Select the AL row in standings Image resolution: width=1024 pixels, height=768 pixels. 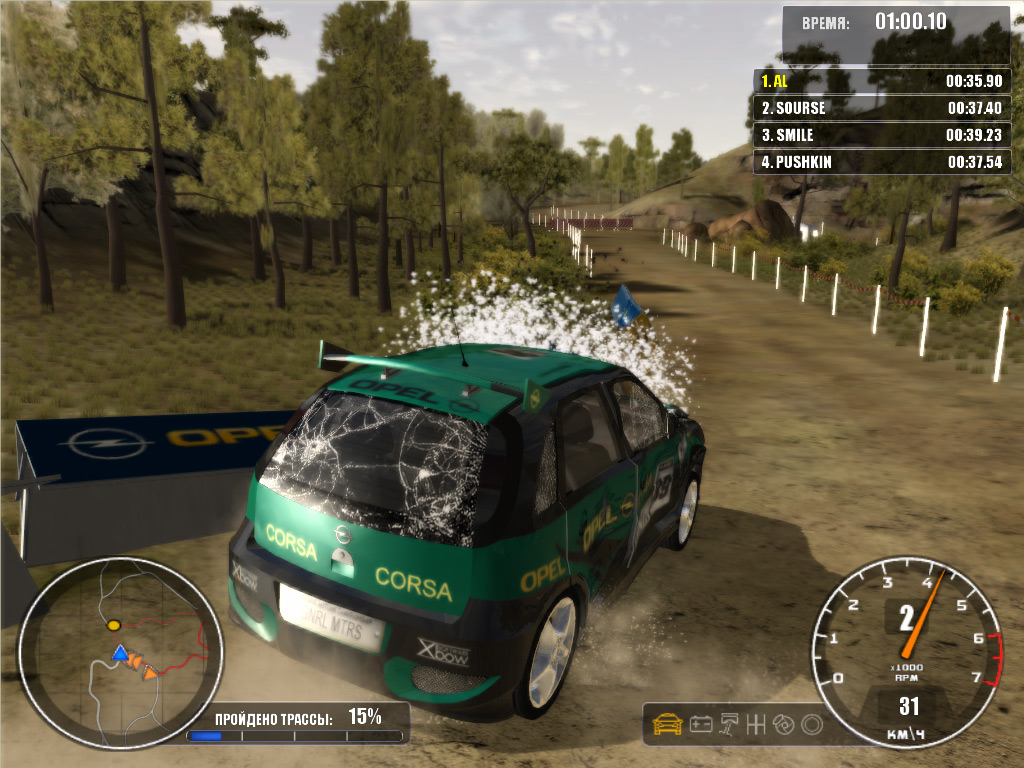pos(881,81)
